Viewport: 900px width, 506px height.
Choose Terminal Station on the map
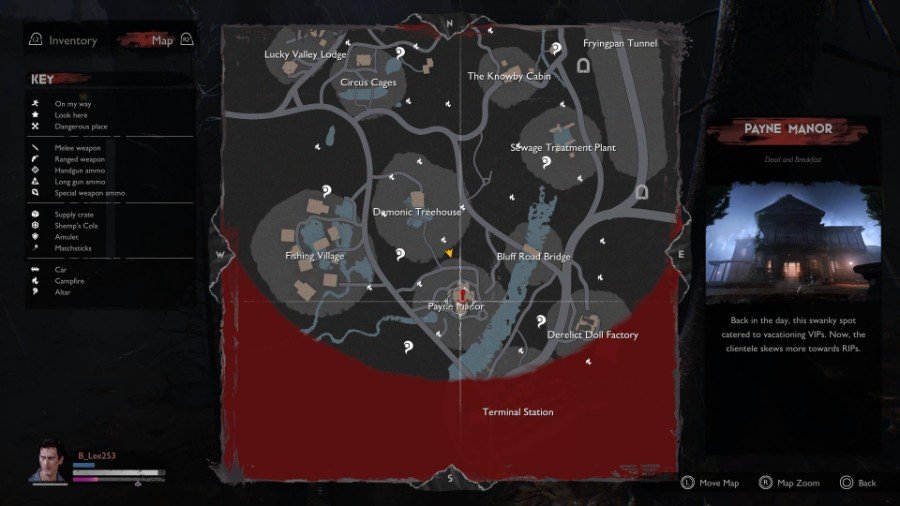click(x=518, y=412)
